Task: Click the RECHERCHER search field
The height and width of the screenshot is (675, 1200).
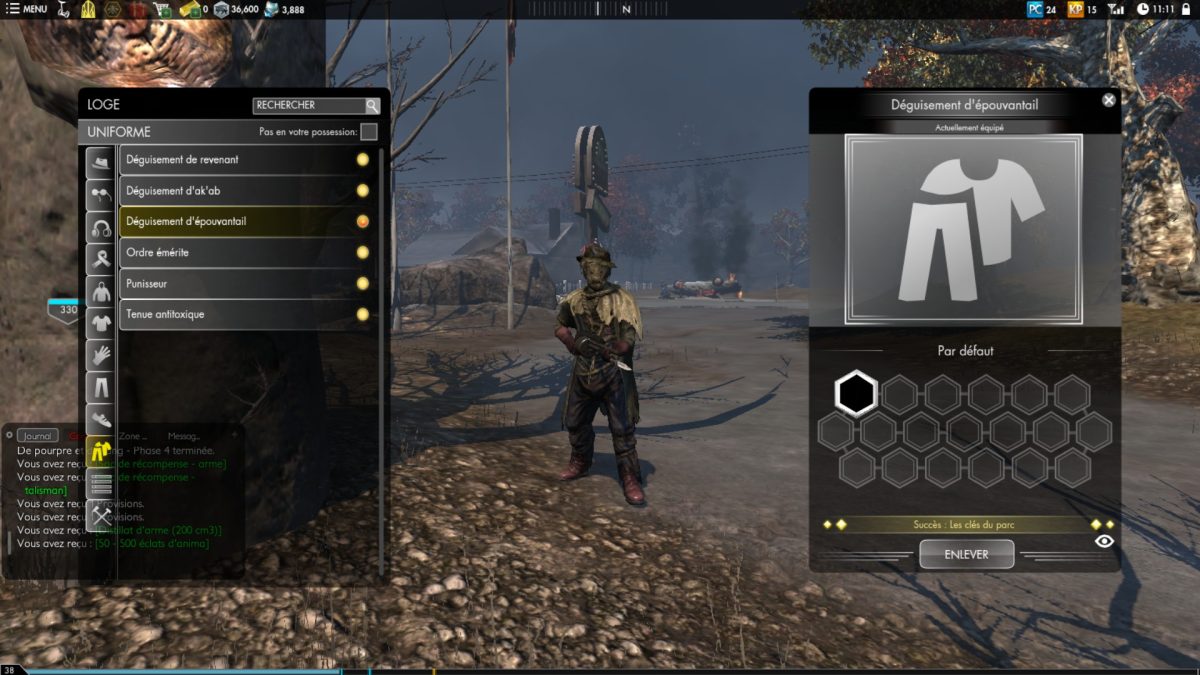Action: 308,105
